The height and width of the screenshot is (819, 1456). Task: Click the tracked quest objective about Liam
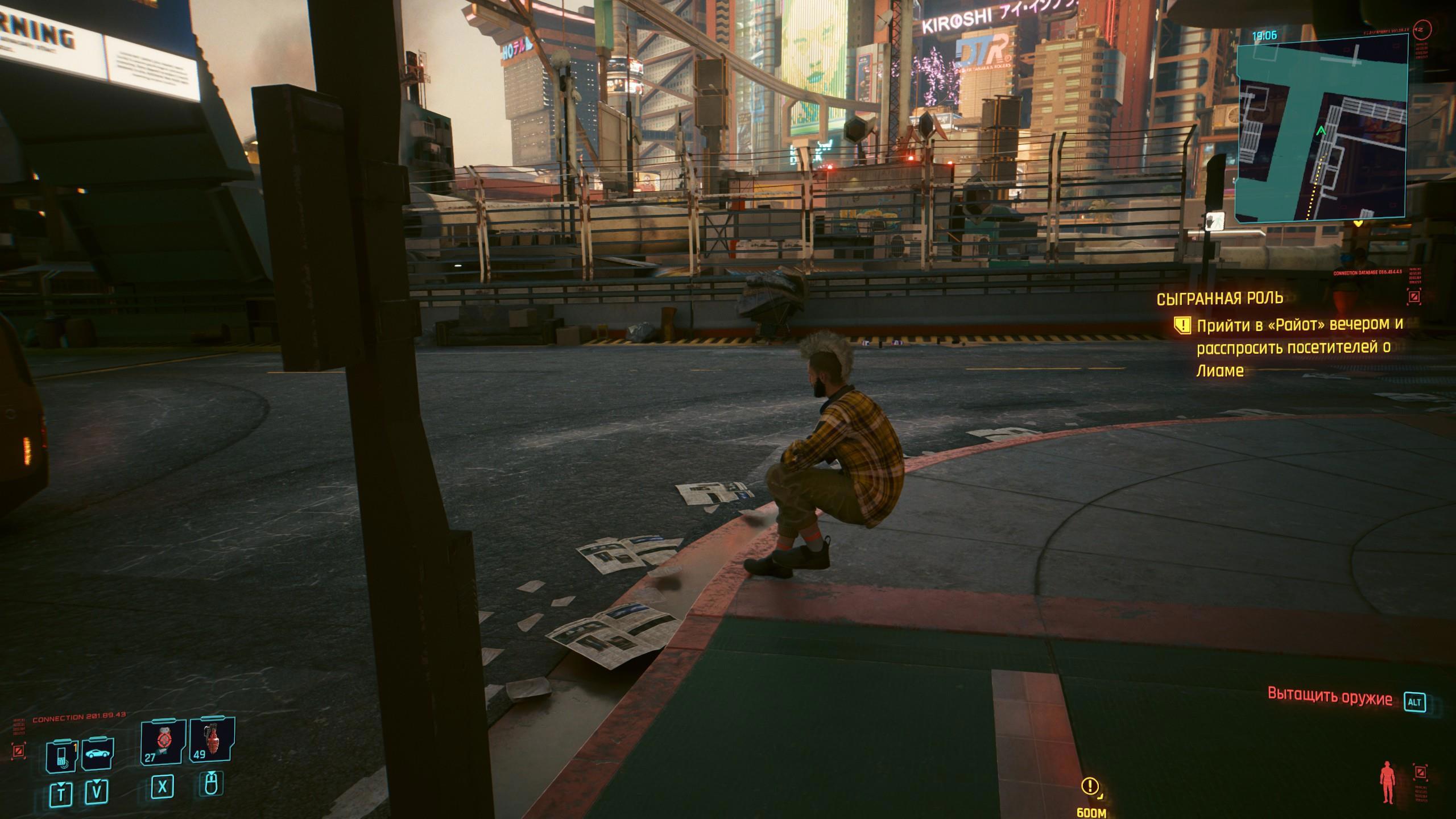click(x=1292, y=348)
